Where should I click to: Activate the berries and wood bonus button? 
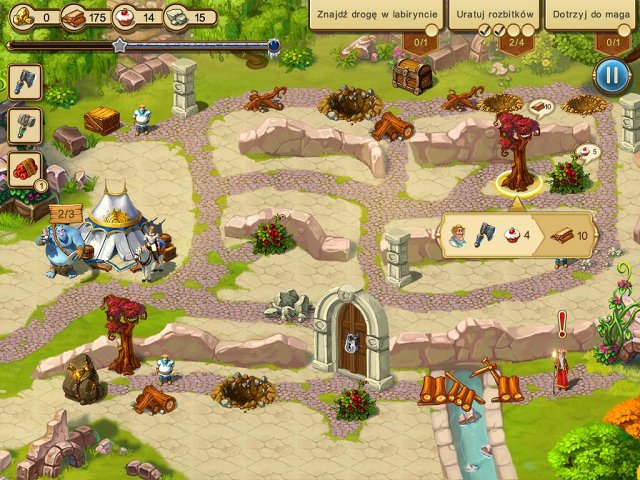click(25, 169)
